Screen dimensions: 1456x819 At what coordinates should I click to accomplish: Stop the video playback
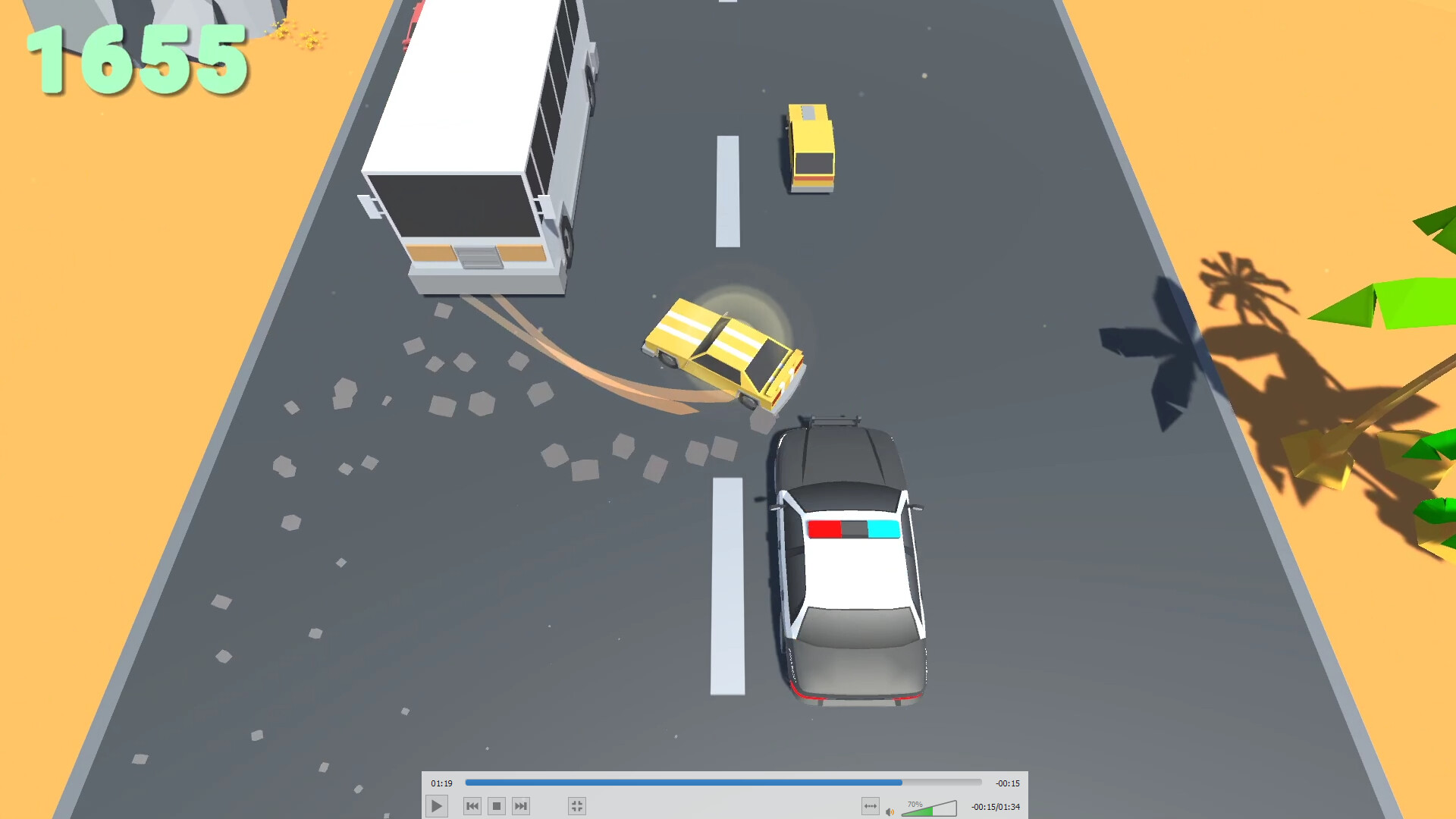point(497,806)
